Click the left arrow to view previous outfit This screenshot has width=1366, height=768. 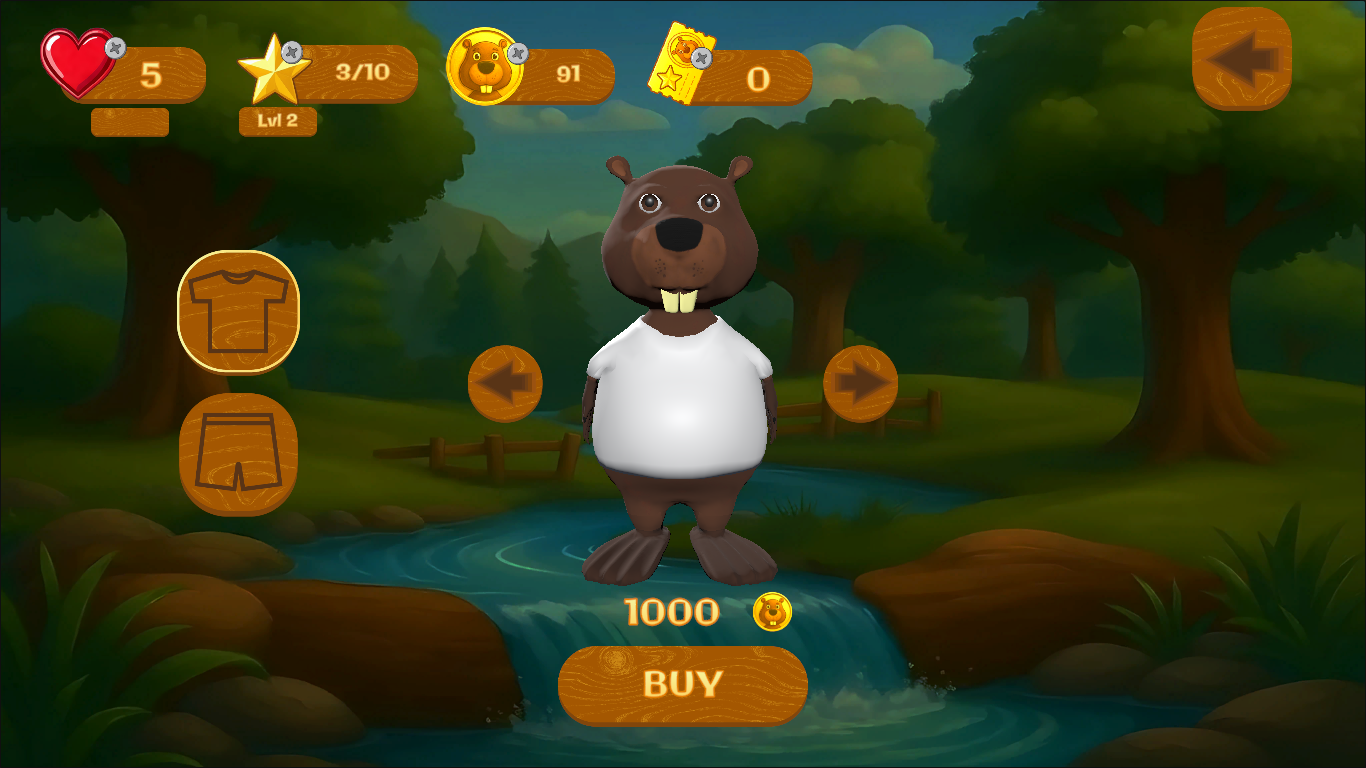pyautogui.click(x=506, y=383)
